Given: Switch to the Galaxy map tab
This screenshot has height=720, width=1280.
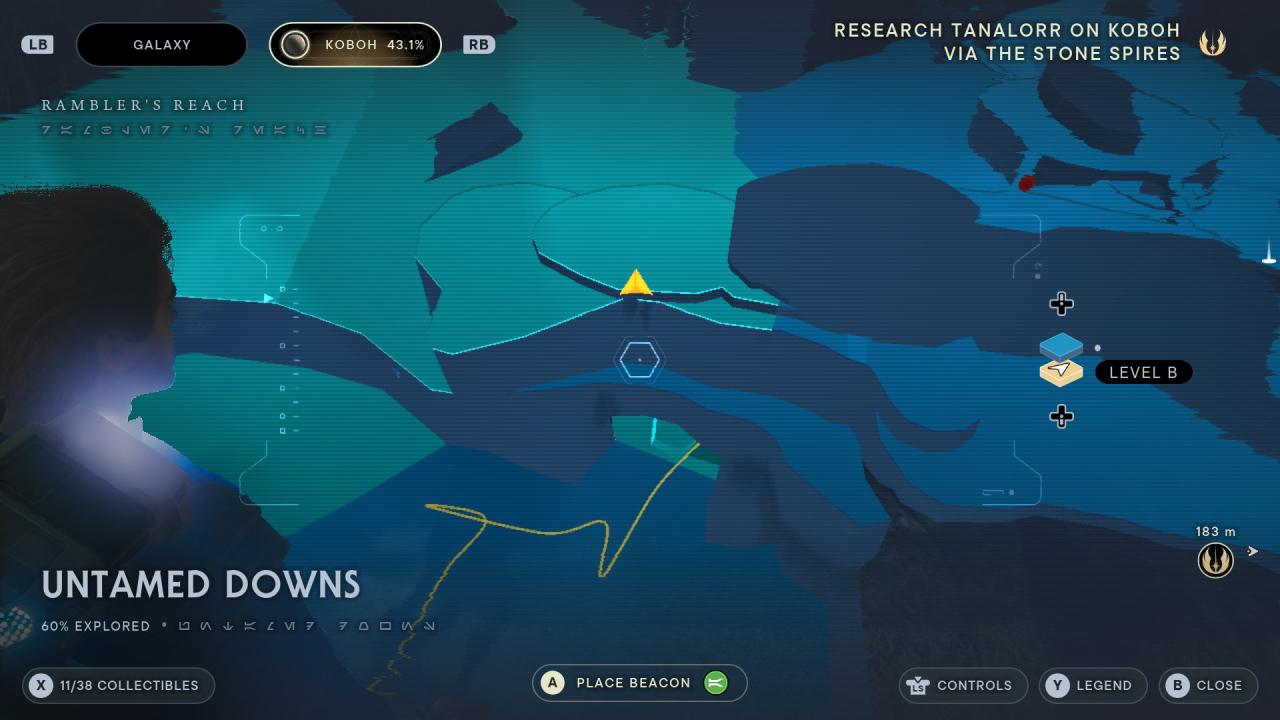Looking at the screenshot, I should pyautogui.click(x=161, y=45).
